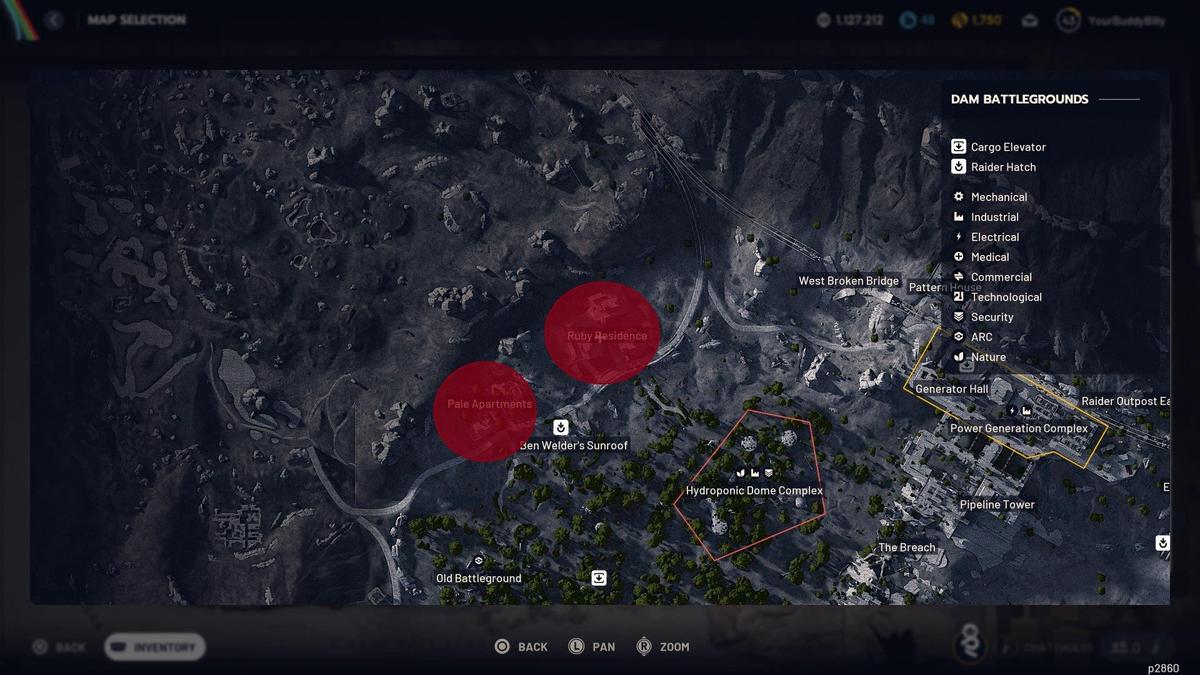Click the Hydroponic Dome Complex location
Viewport: 1200px width, 675px height.
[754, 490]
